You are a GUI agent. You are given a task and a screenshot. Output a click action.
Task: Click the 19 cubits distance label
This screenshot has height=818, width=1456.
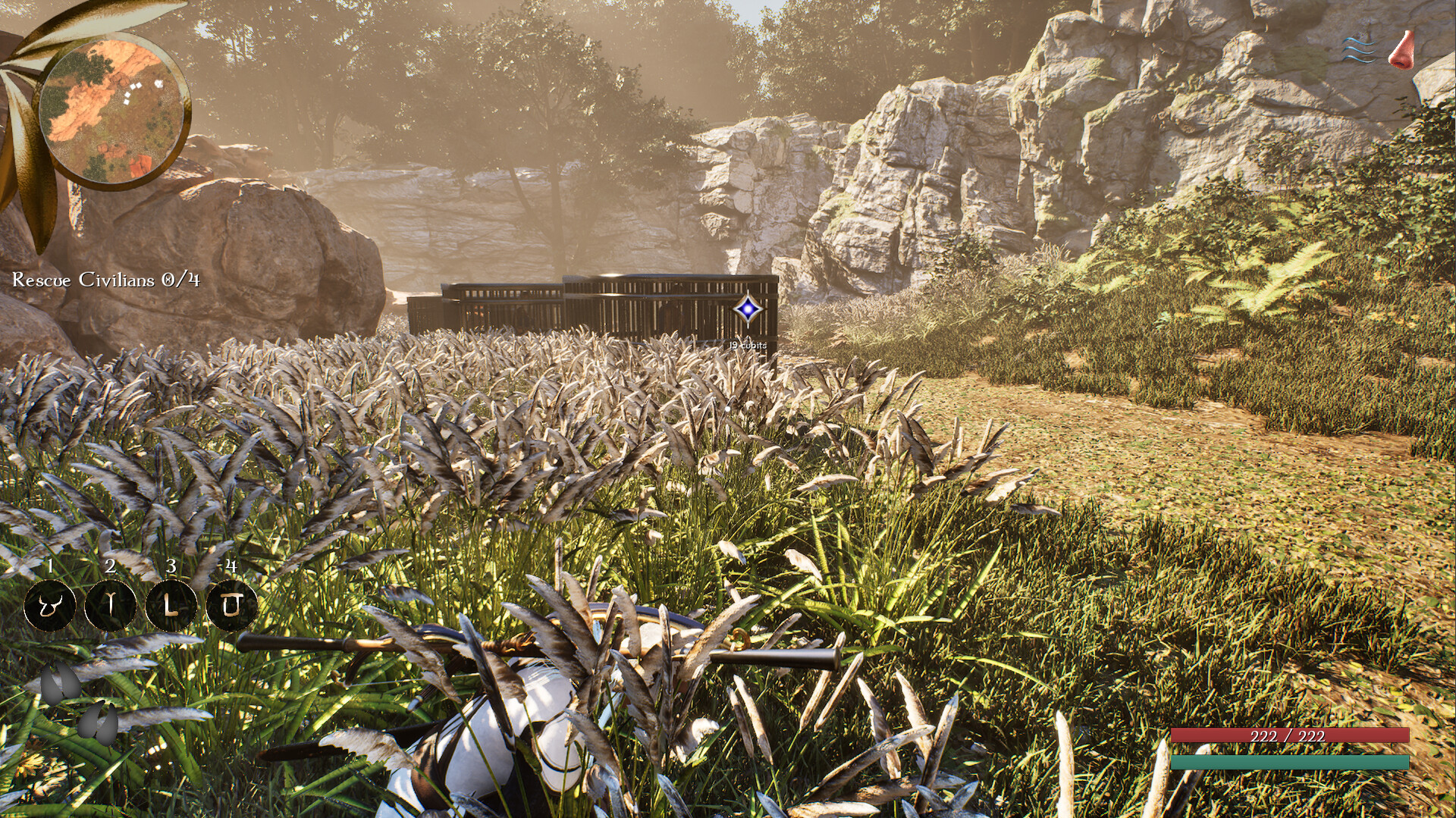[x=748, y=345]
